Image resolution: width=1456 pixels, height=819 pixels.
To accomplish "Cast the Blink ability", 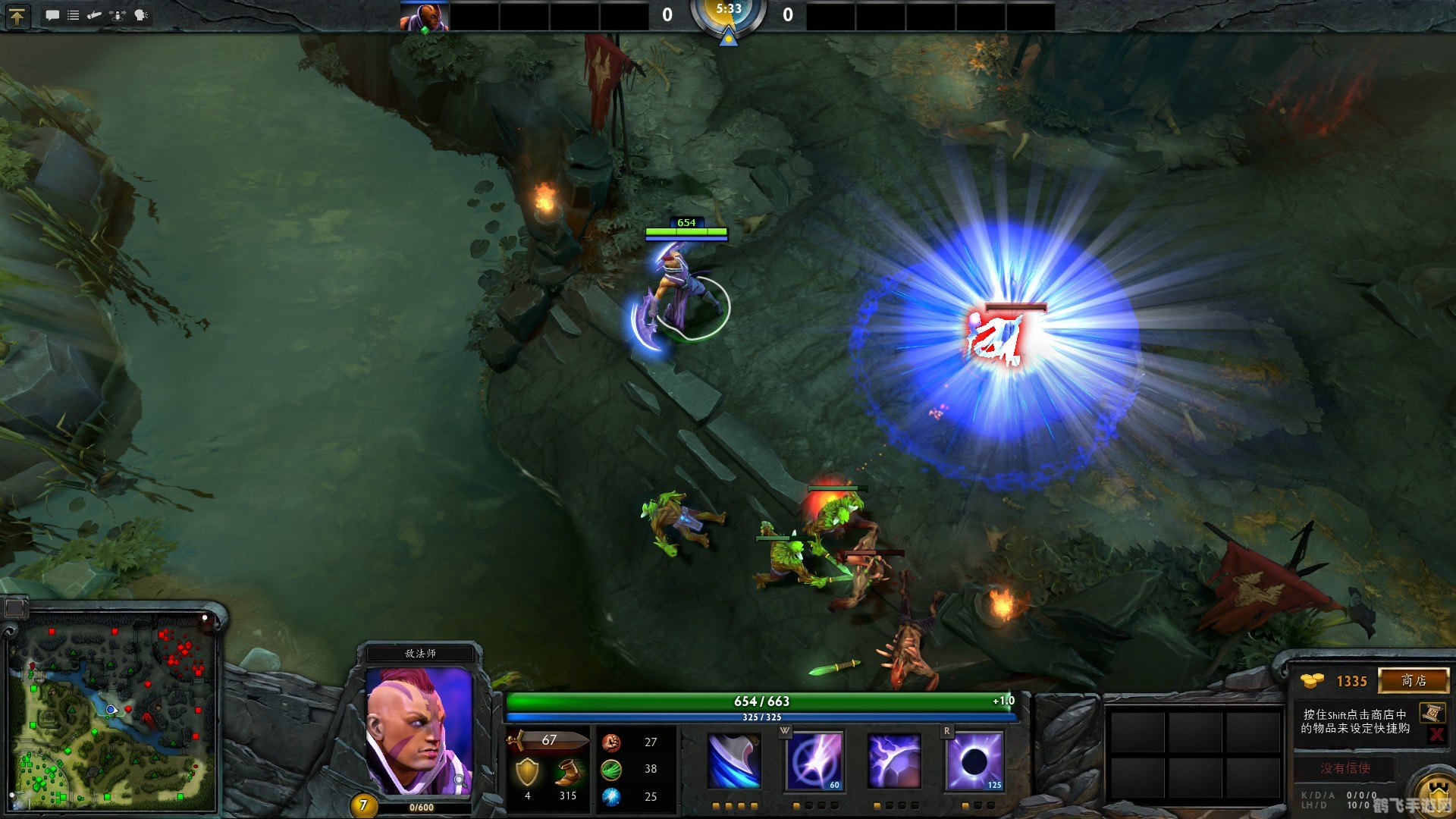I will tap(814, 761).
